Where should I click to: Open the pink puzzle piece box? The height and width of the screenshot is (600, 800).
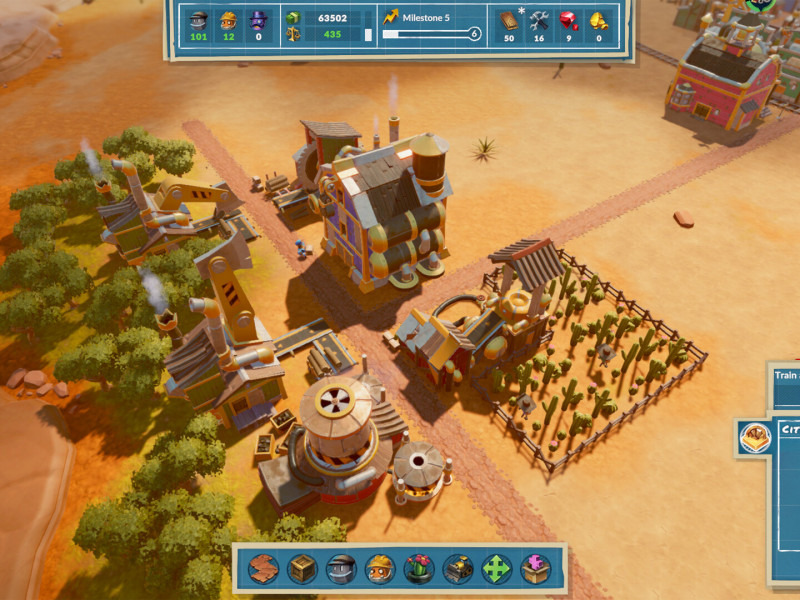(x=536, y=569)
